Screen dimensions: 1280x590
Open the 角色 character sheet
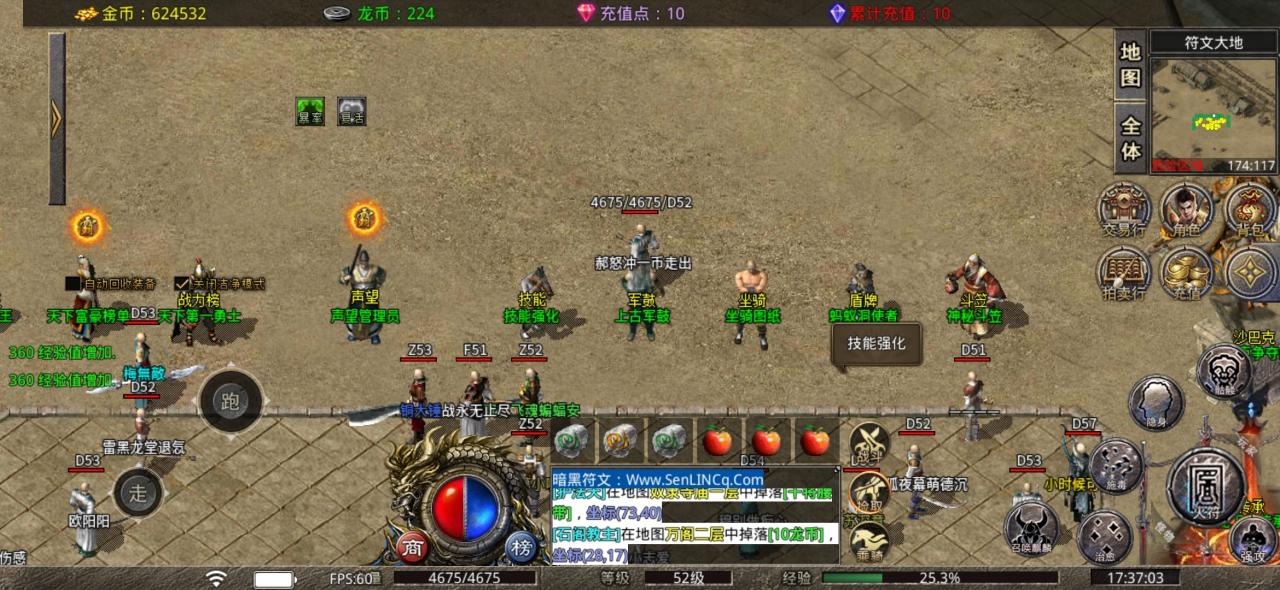coord(1186,208)
